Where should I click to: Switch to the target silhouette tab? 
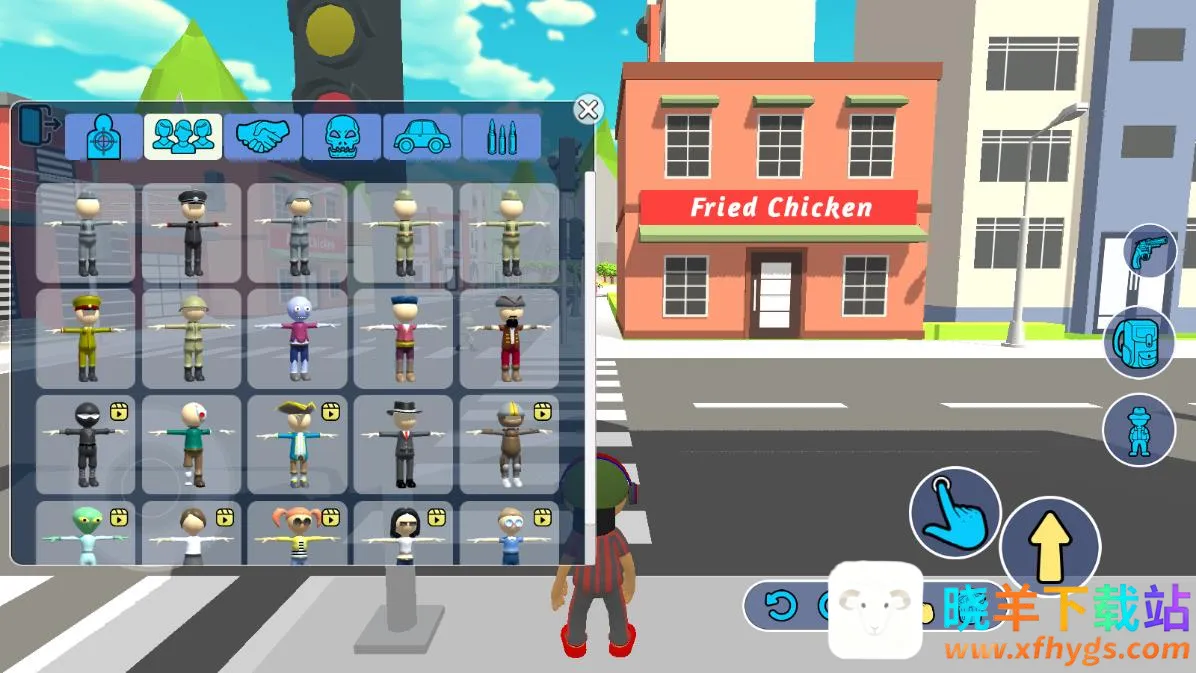(x=103, y=137)
